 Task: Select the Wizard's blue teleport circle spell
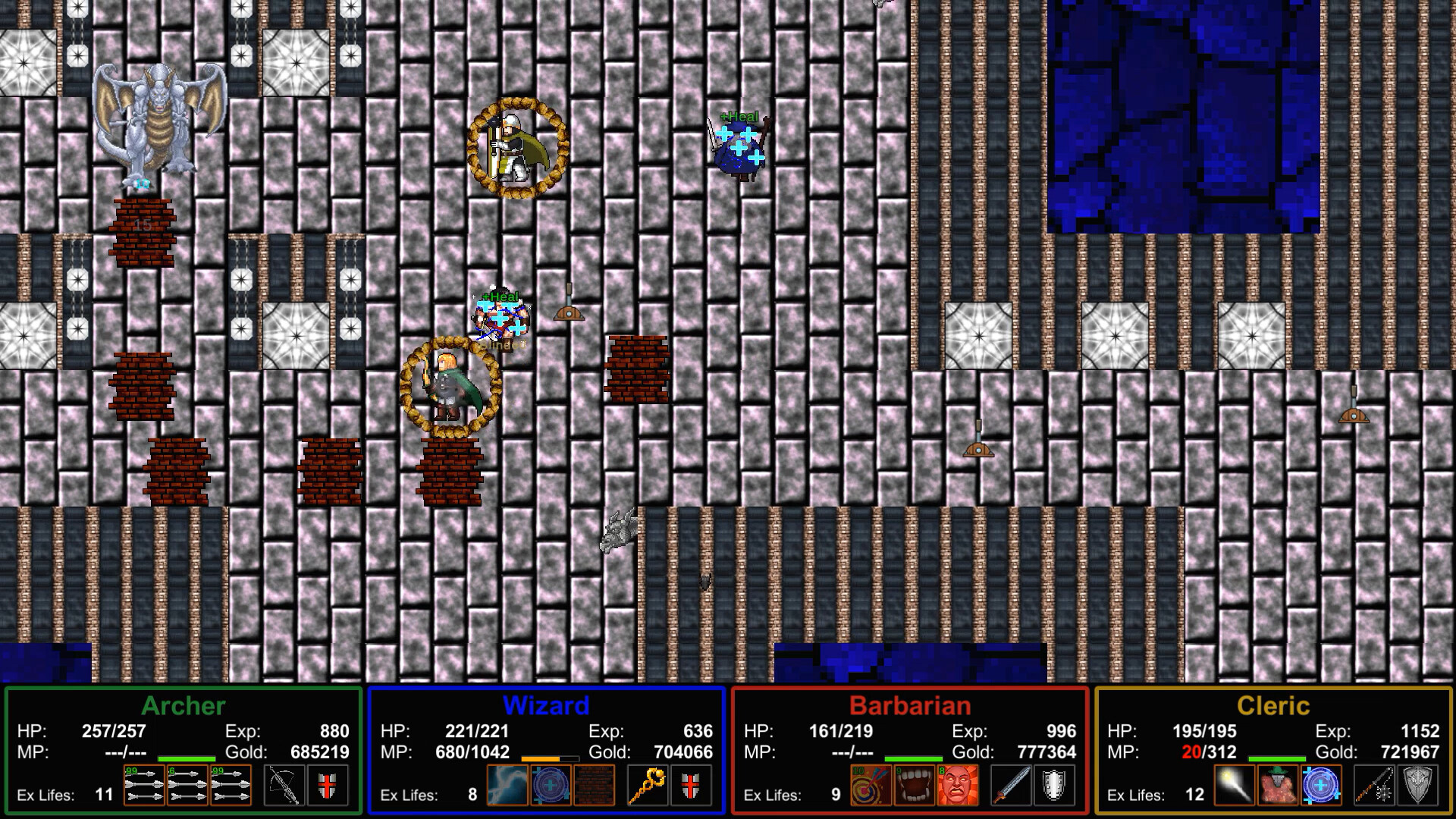[x=551, y=787]
